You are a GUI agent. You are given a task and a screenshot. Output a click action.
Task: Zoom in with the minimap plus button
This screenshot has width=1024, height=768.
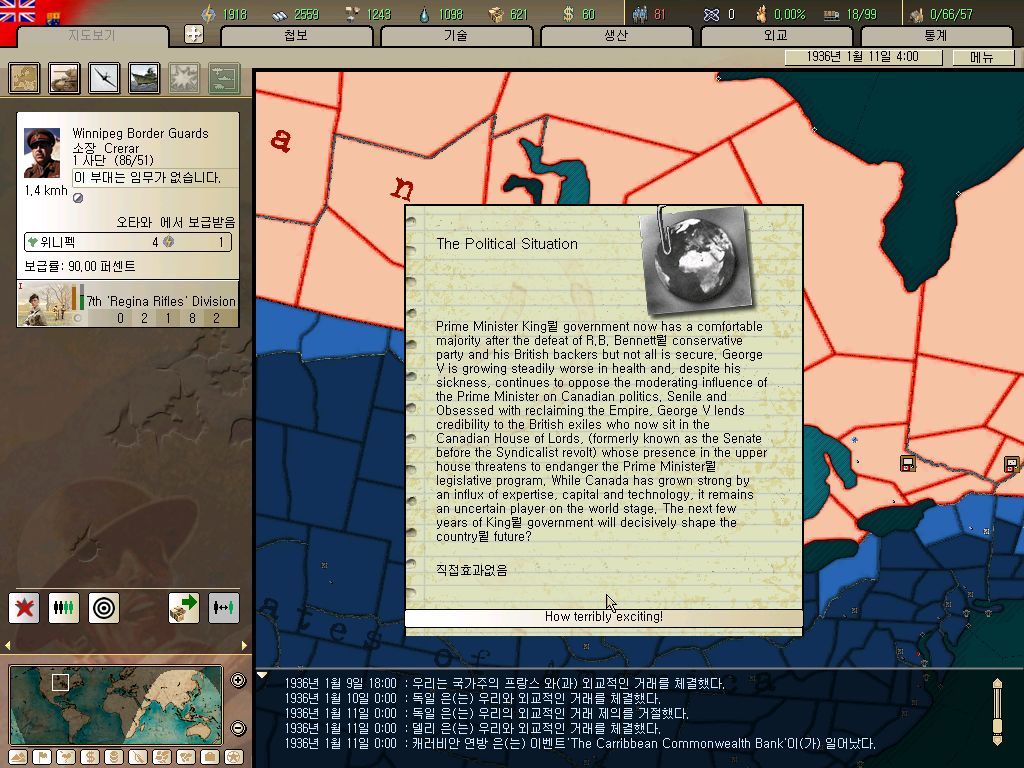pos(238,681)
